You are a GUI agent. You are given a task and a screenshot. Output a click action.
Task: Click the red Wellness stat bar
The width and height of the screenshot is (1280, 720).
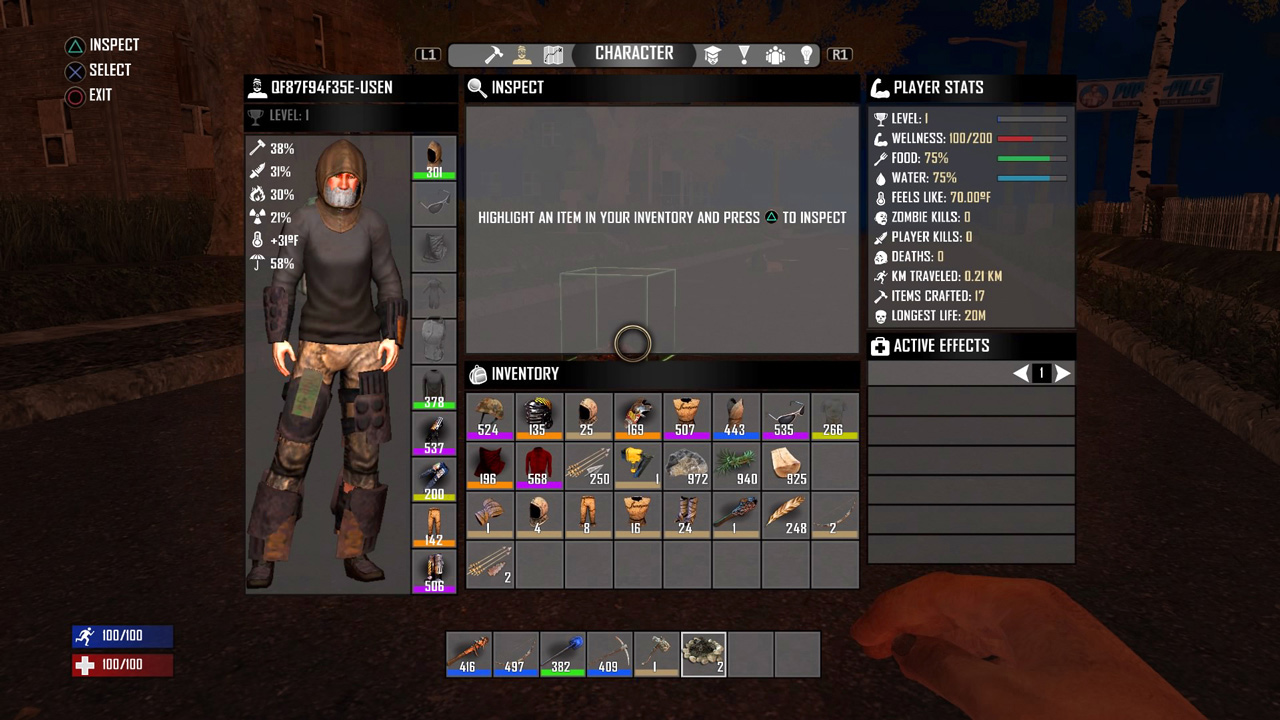1032,138
